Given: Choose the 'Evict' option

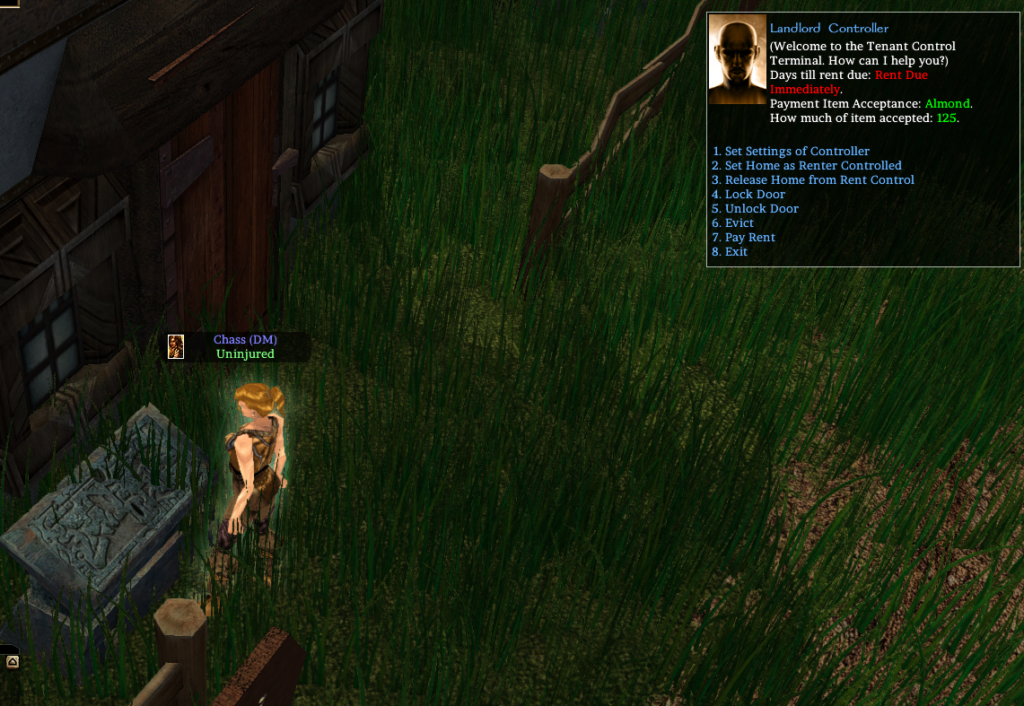Looking at the screenshot, I should click(x=739, y=223).
